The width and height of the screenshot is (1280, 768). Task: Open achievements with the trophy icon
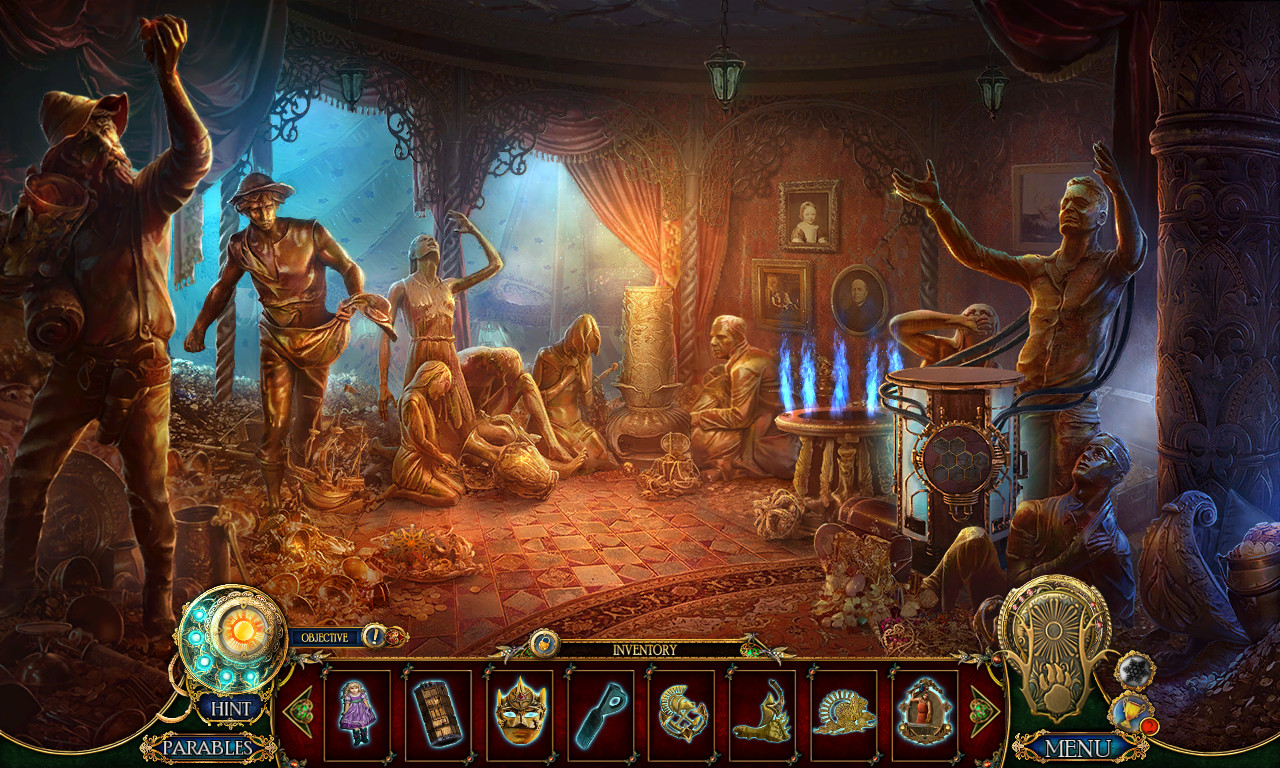pos(1130,712)
